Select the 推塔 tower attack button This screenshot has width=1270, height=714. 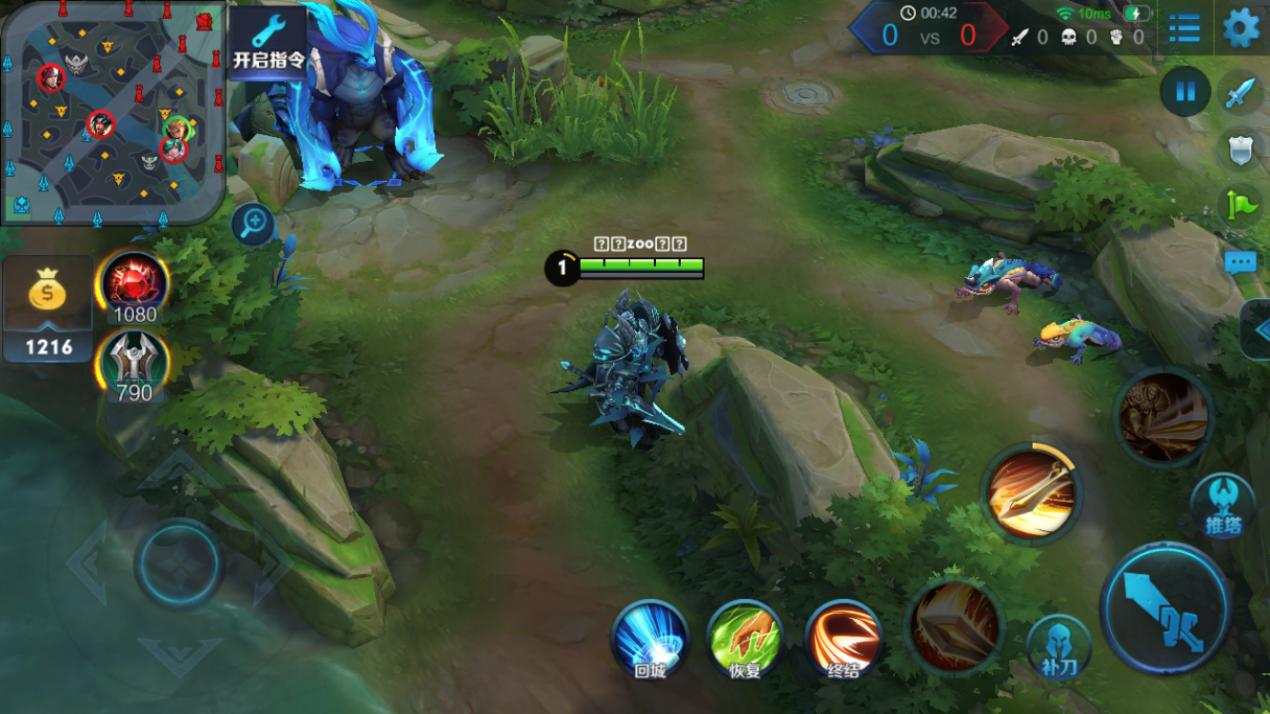click(1222, 504)
